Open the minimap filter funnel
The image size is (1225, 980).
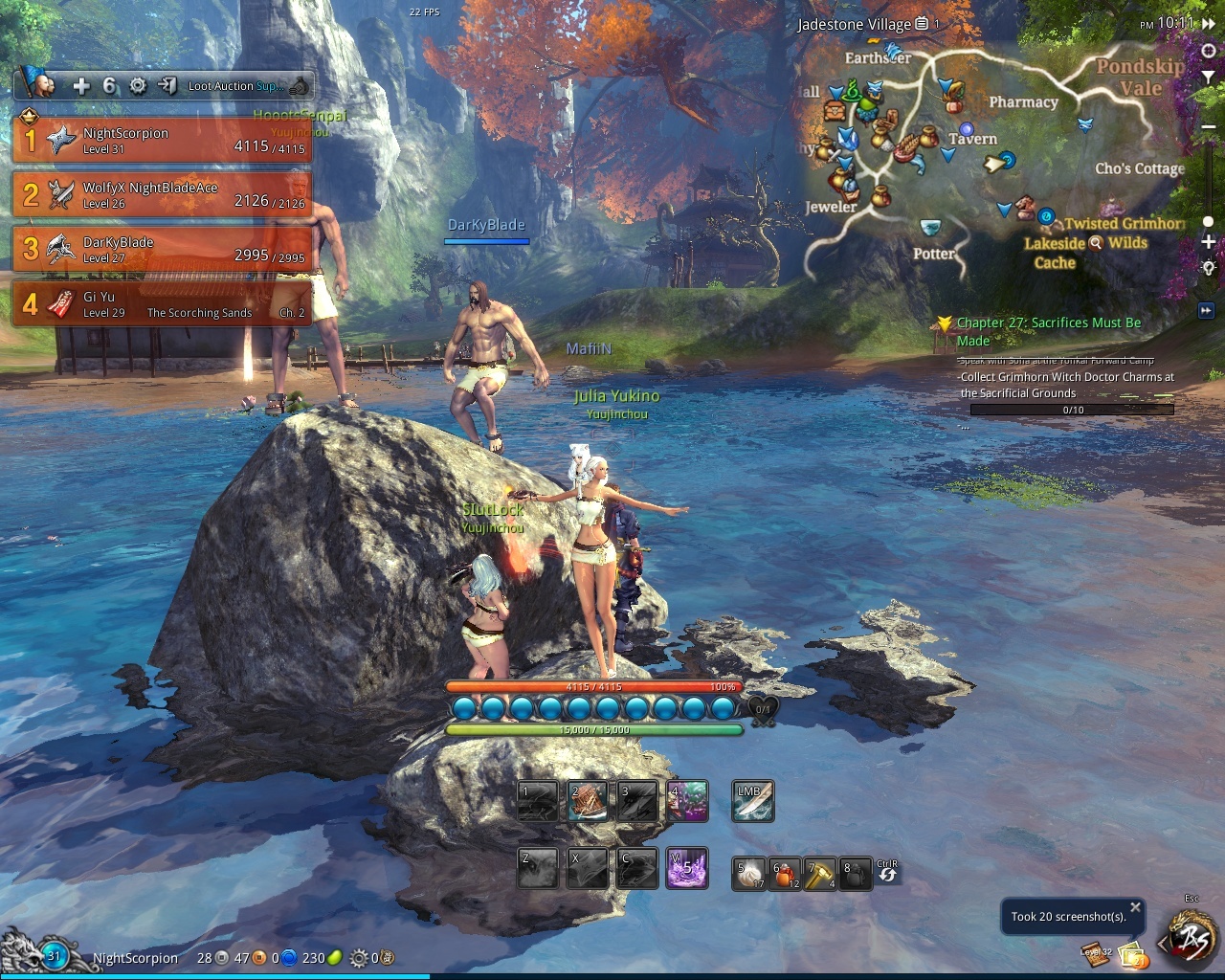click(1209, 77)
